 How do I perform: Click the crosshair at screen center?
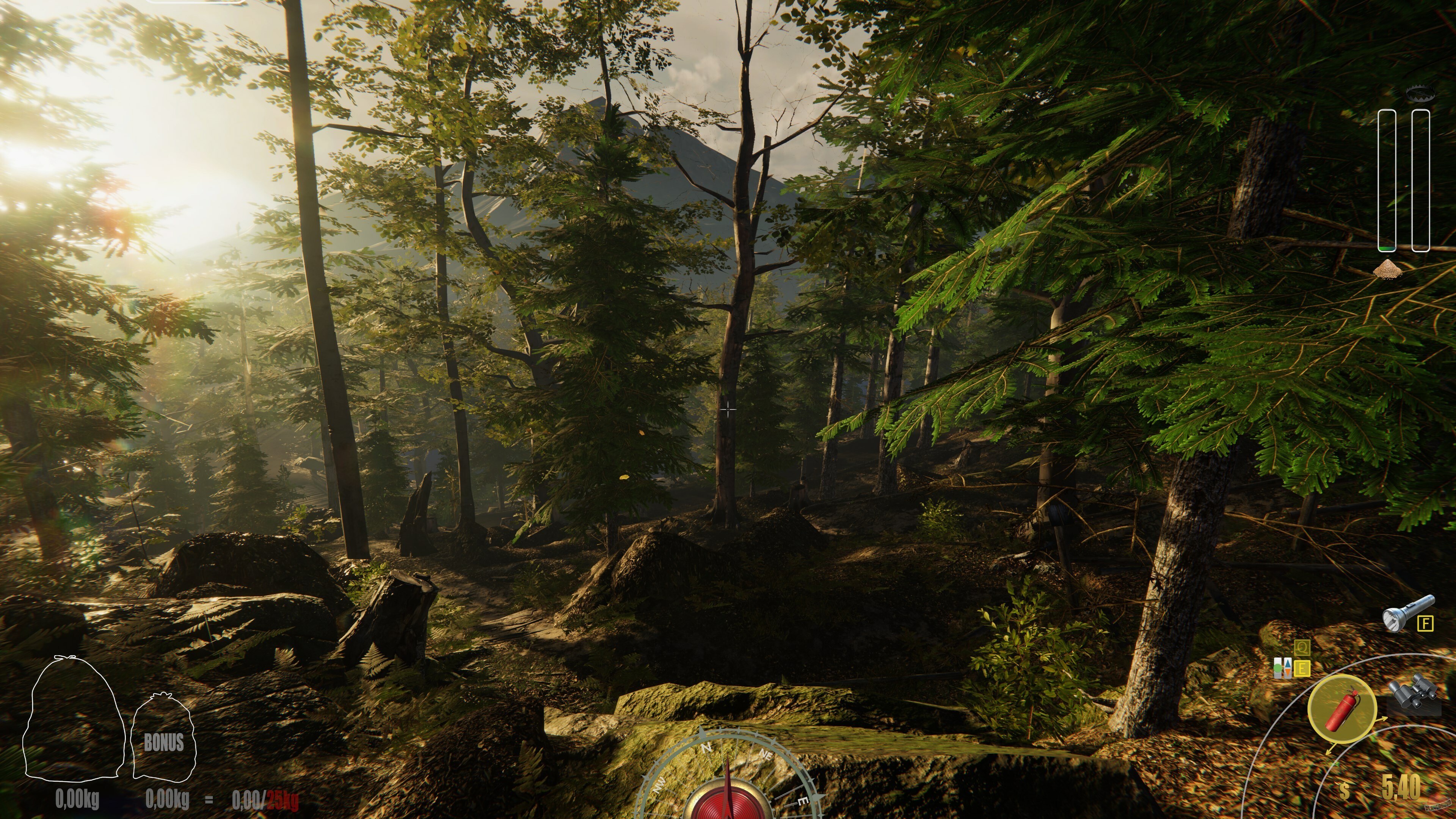728,409
